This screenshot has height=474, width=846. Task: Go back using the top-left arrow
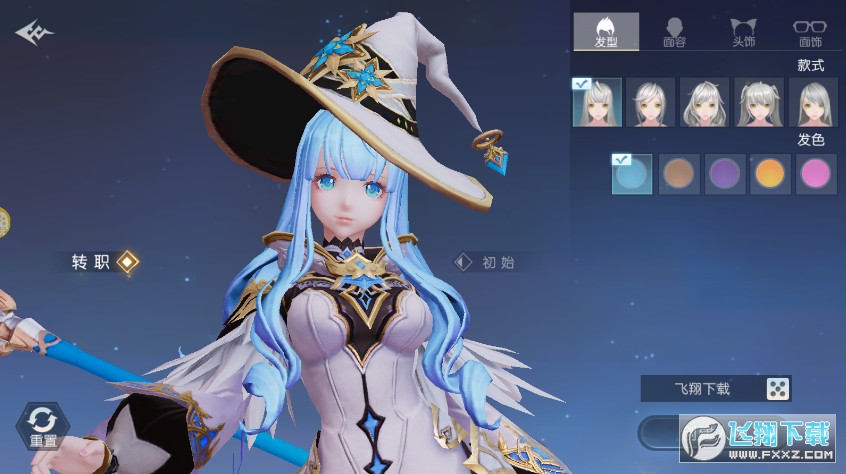click(x=33, y=33)
